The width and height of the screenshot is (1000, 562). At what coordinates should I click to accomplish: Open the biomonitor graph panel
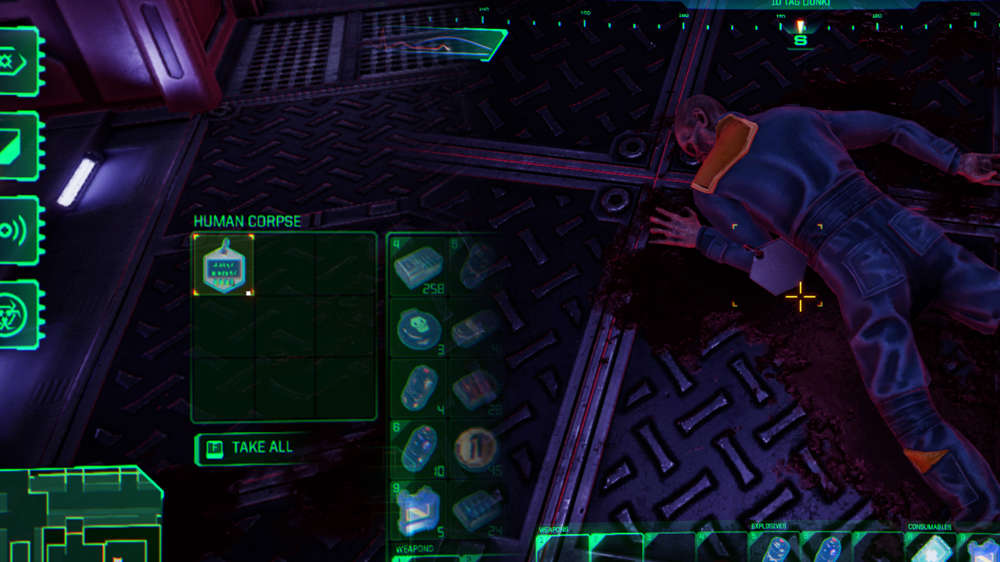point(440,44)
